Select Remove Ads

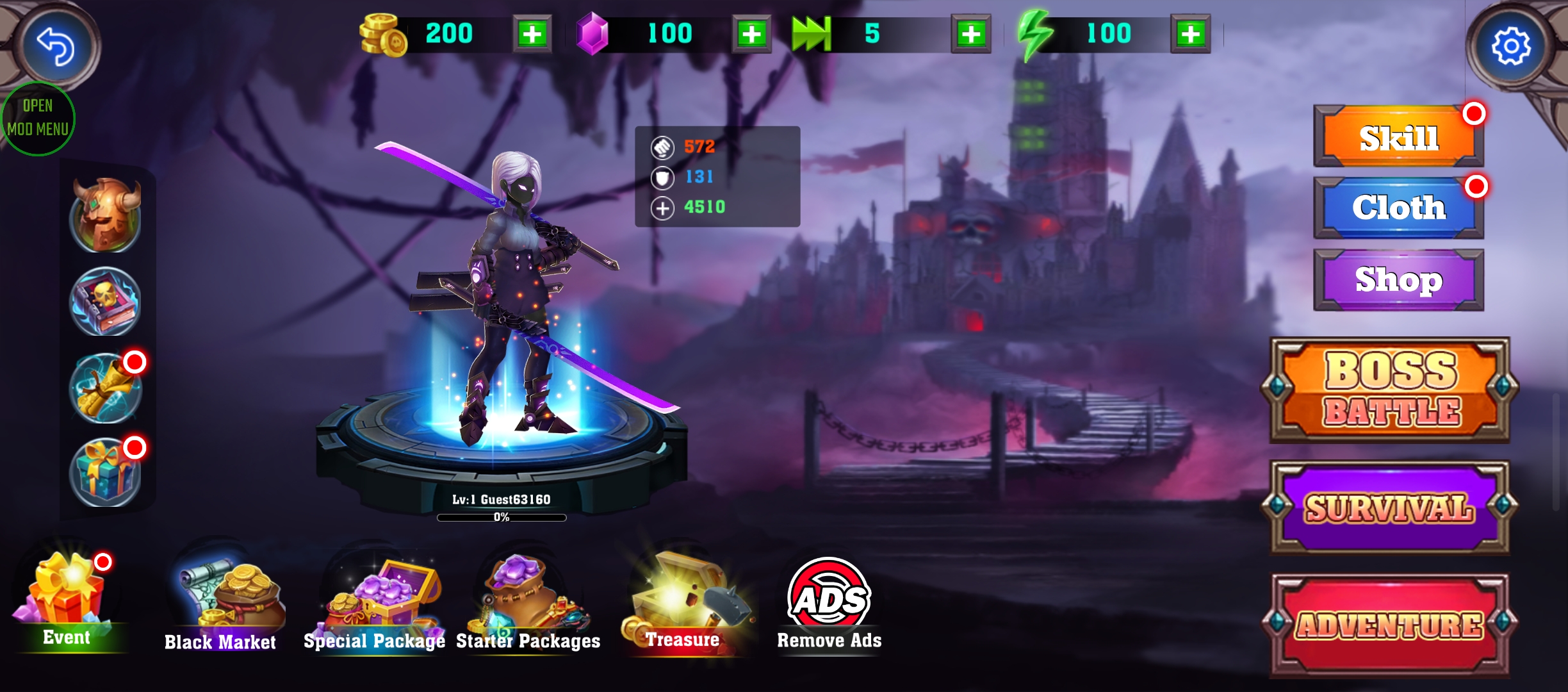pos(829,604)
